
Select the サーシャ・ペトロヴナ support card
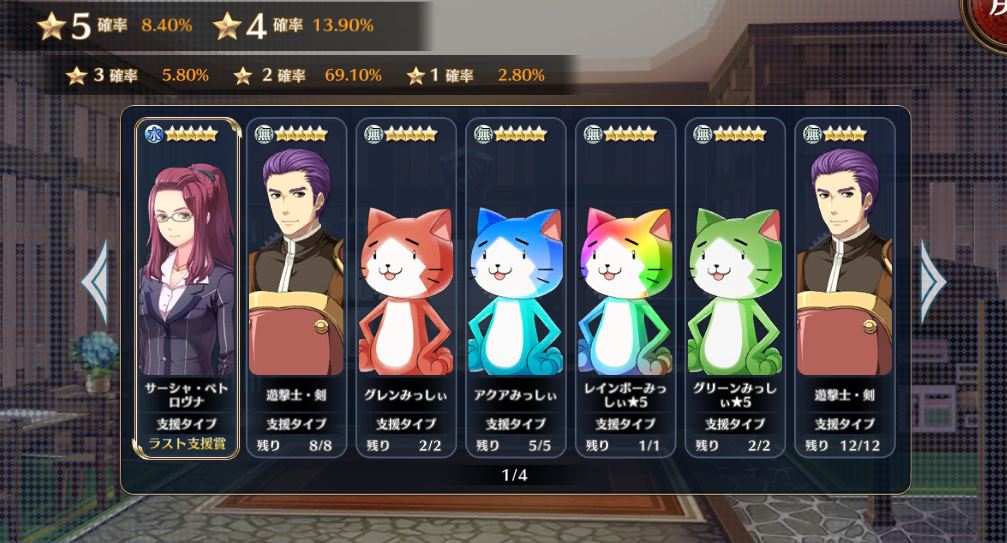pos(188,288)
